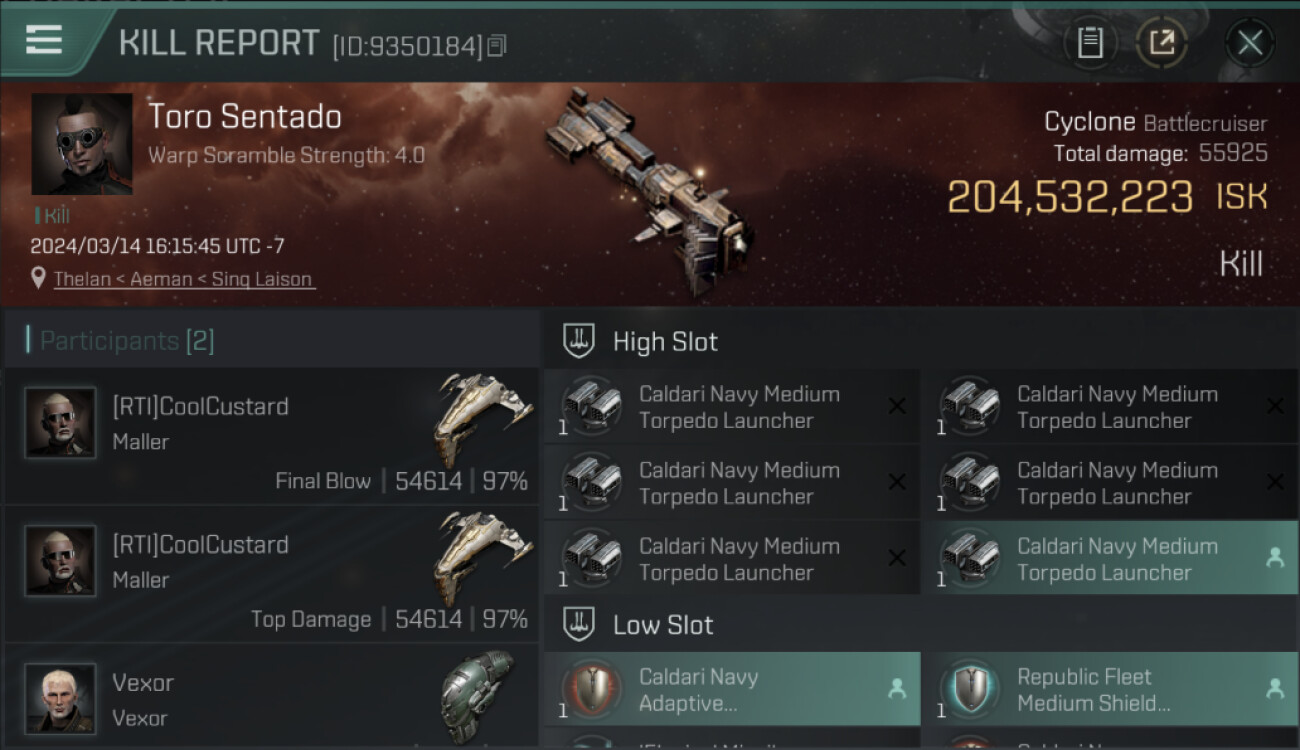Select the Final Blow participant row
1300x750 pixels.
pos(272,437)
